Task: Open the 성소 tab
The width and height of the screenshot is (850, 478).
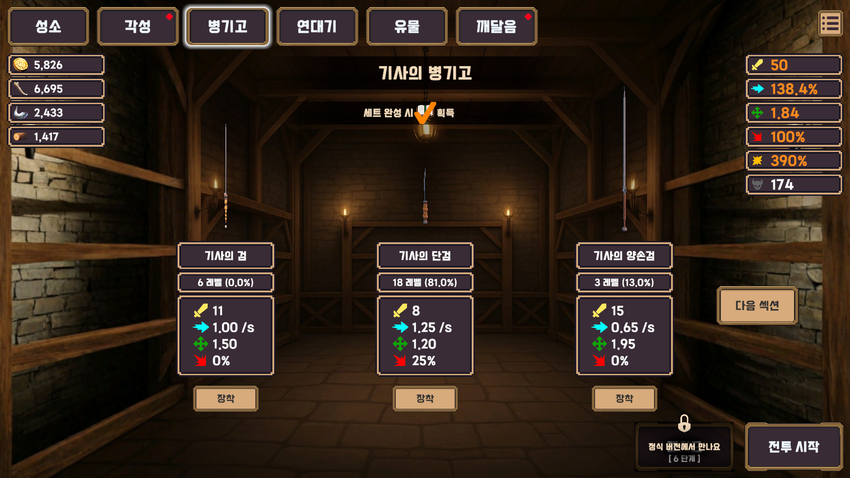Action: coord(48,27)
